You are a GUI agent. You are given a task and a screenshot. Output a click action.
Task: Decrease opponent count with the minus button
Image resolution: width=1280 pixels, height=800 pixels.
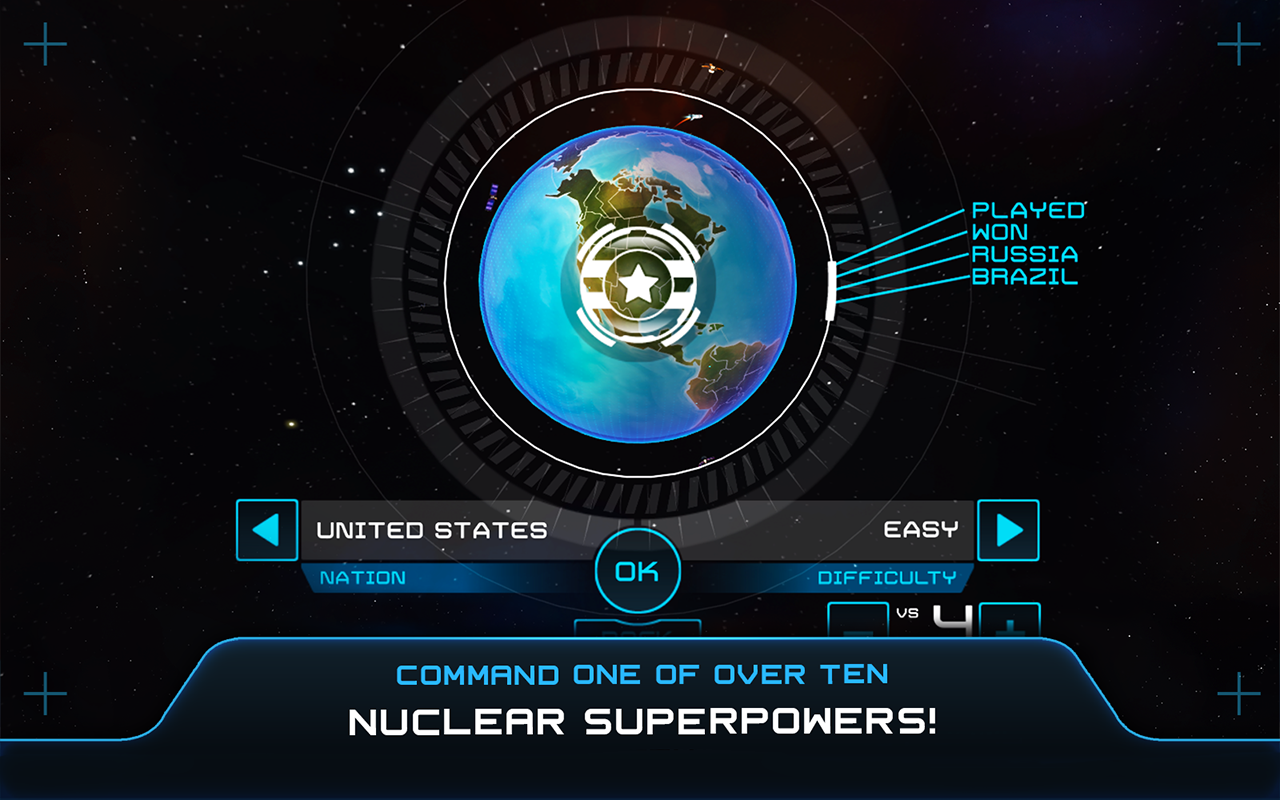[858, 622]
